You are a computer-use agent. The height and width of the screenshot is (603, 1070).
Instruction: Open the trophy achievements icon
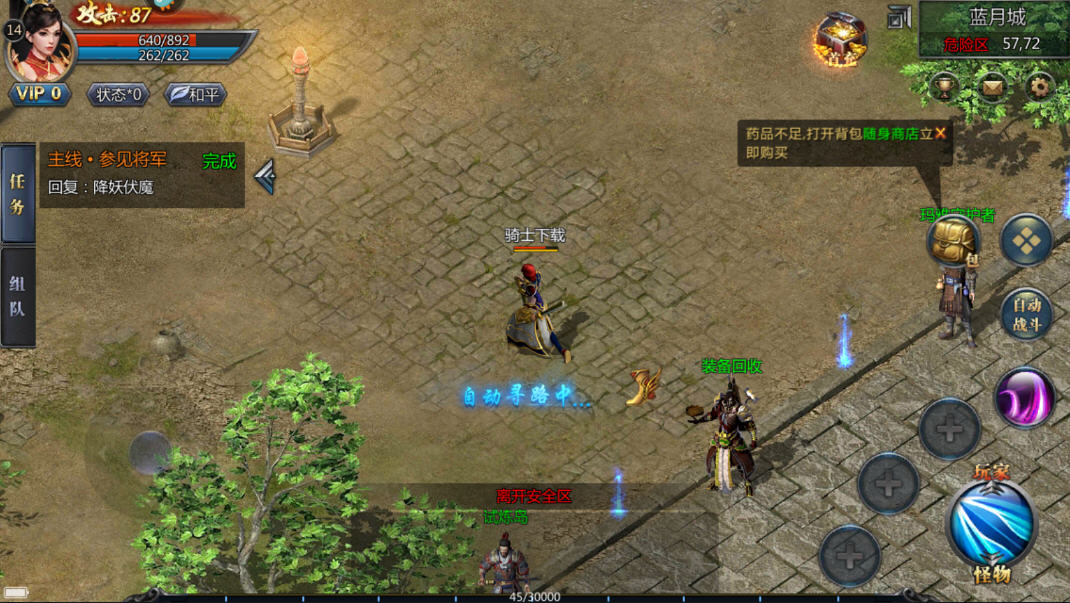point(944,86)
